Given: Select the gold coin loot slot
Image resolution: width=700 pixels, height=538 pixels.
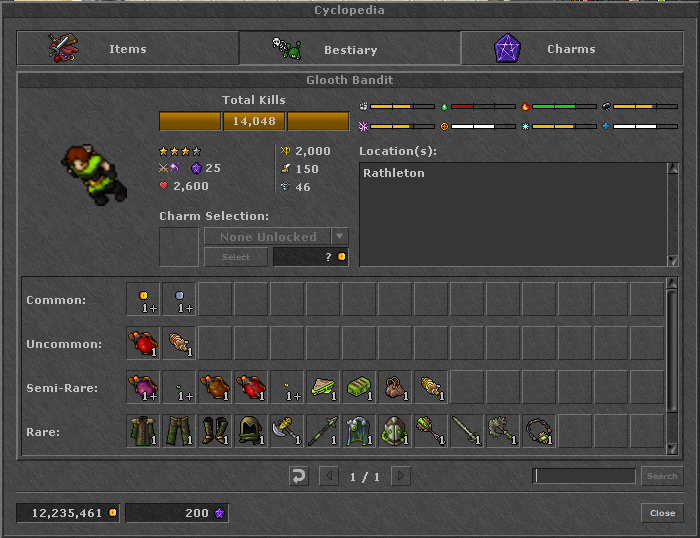Looking at the screenshot, I should coord(144,300).
